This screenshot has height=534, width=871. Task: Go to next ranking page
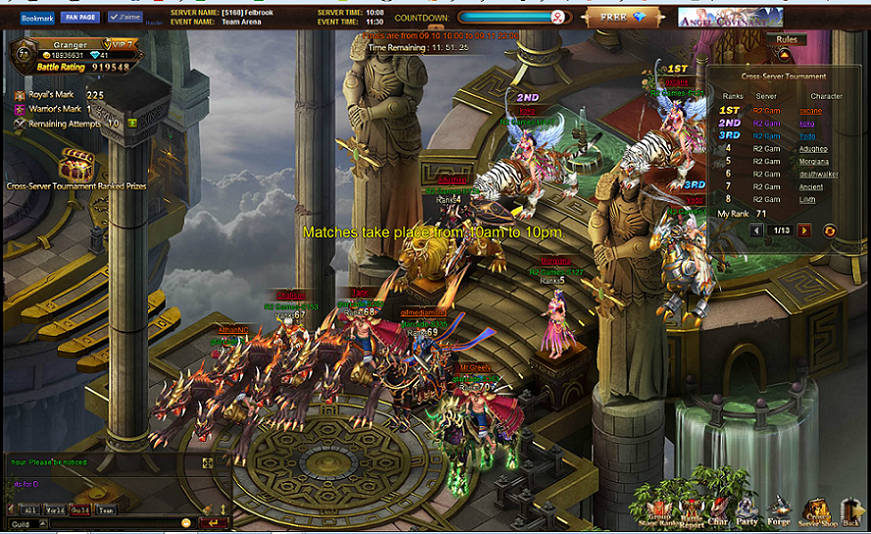click(x=804, y=231)
